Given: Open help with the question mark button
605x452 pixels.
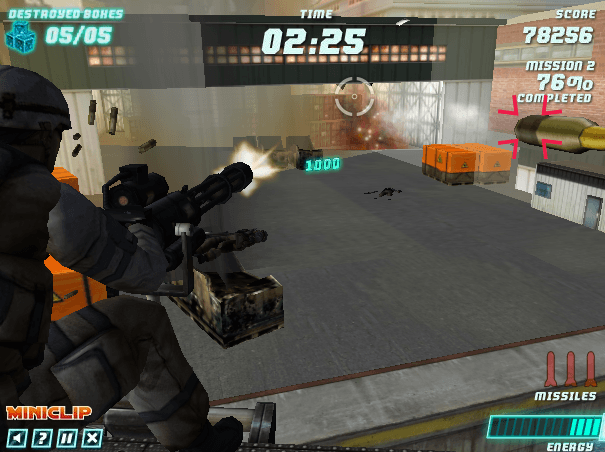Looking at the screenshot, I should coord(41,437).
